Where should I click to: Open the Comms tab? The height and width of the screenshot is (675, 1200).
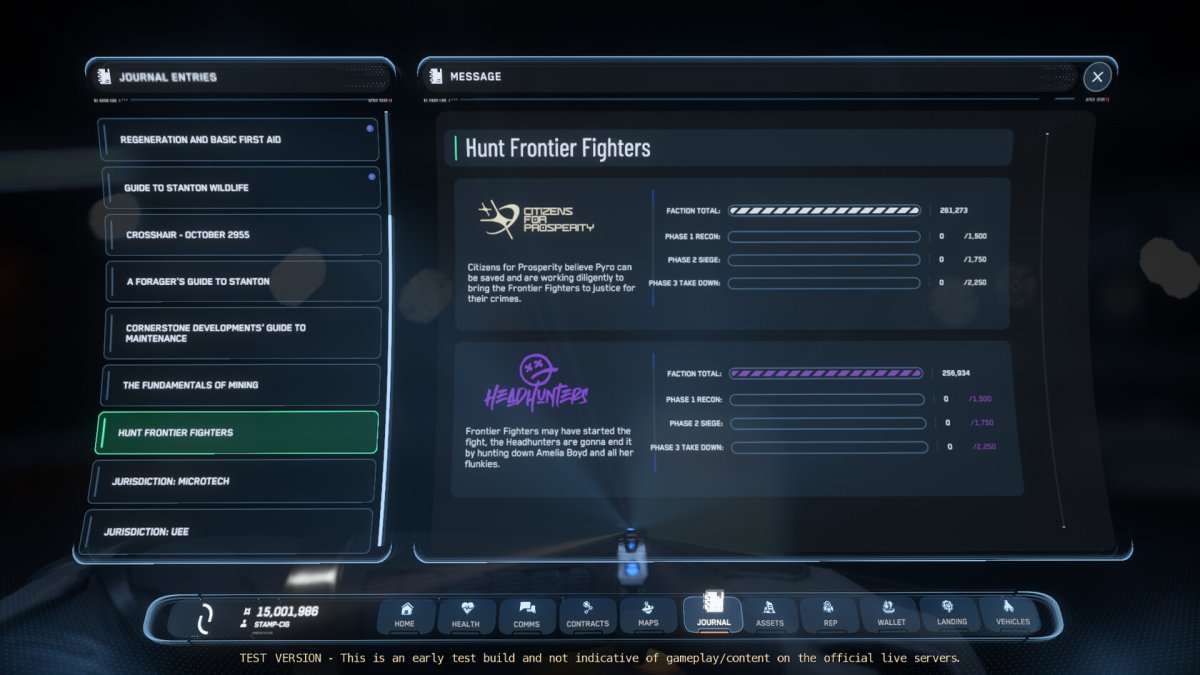pos(527,615)
